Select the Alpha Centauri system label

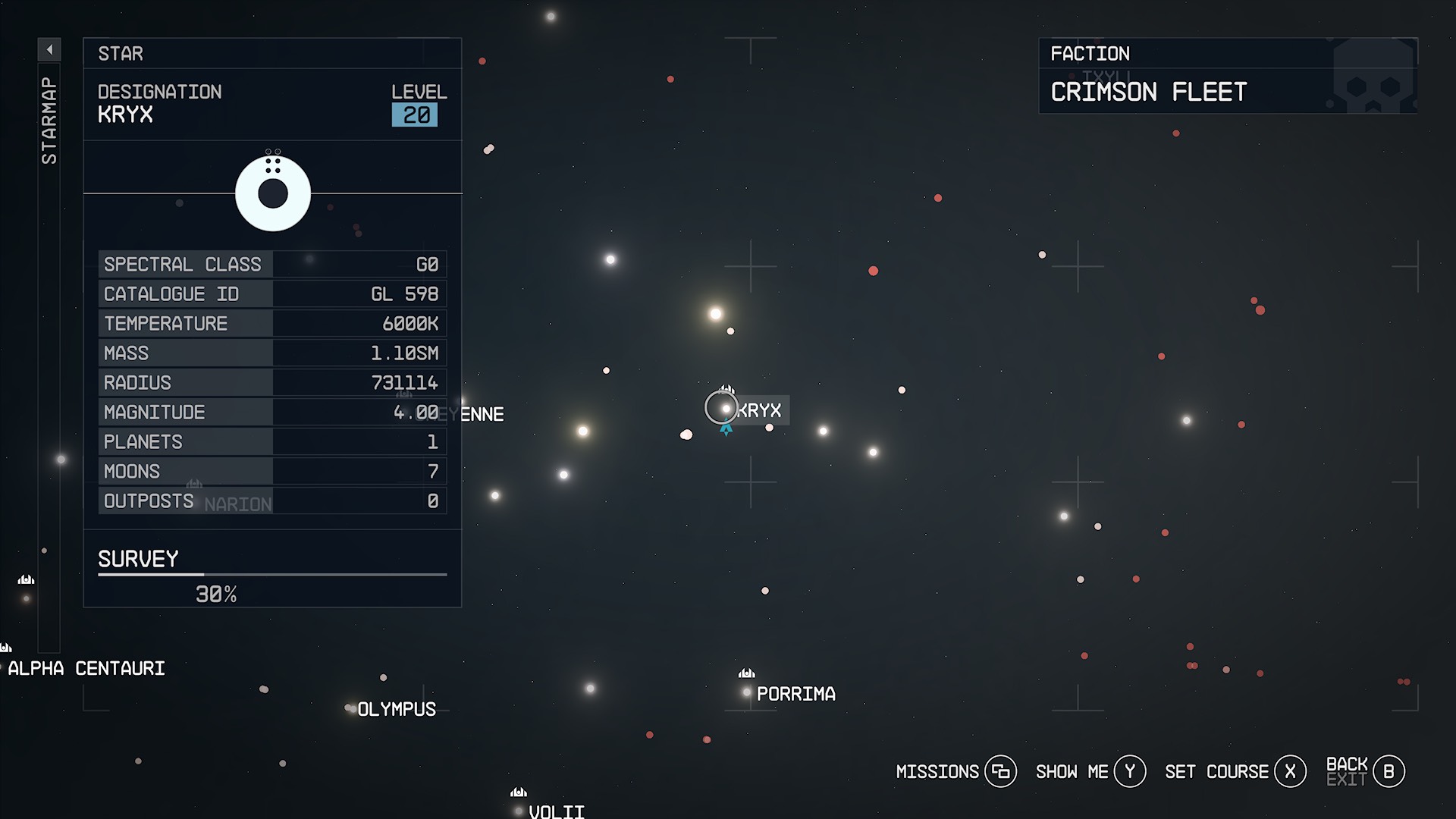tap(87, 669)
